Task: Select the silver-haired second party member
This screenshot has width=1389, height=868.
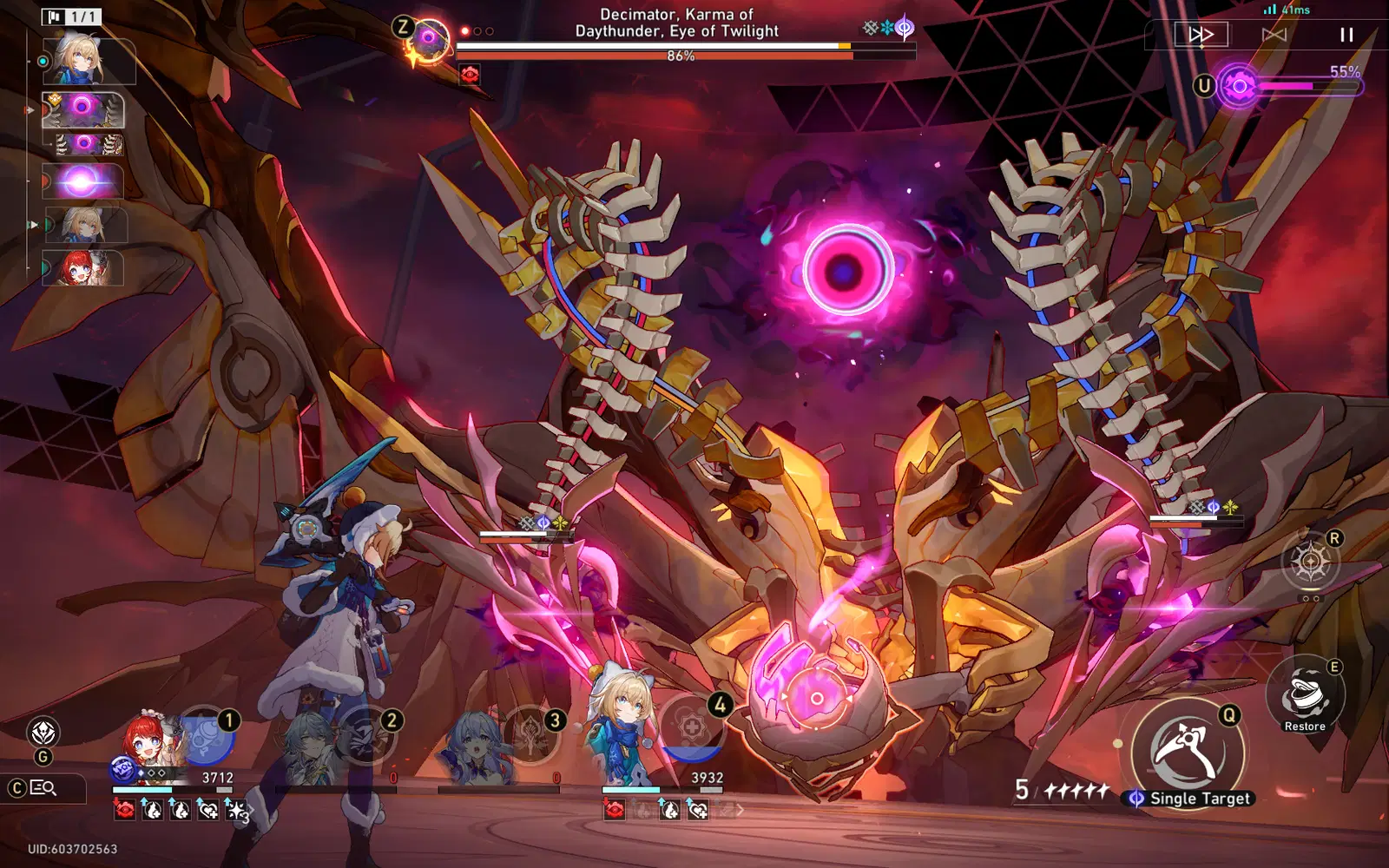Action: [311, 746]
